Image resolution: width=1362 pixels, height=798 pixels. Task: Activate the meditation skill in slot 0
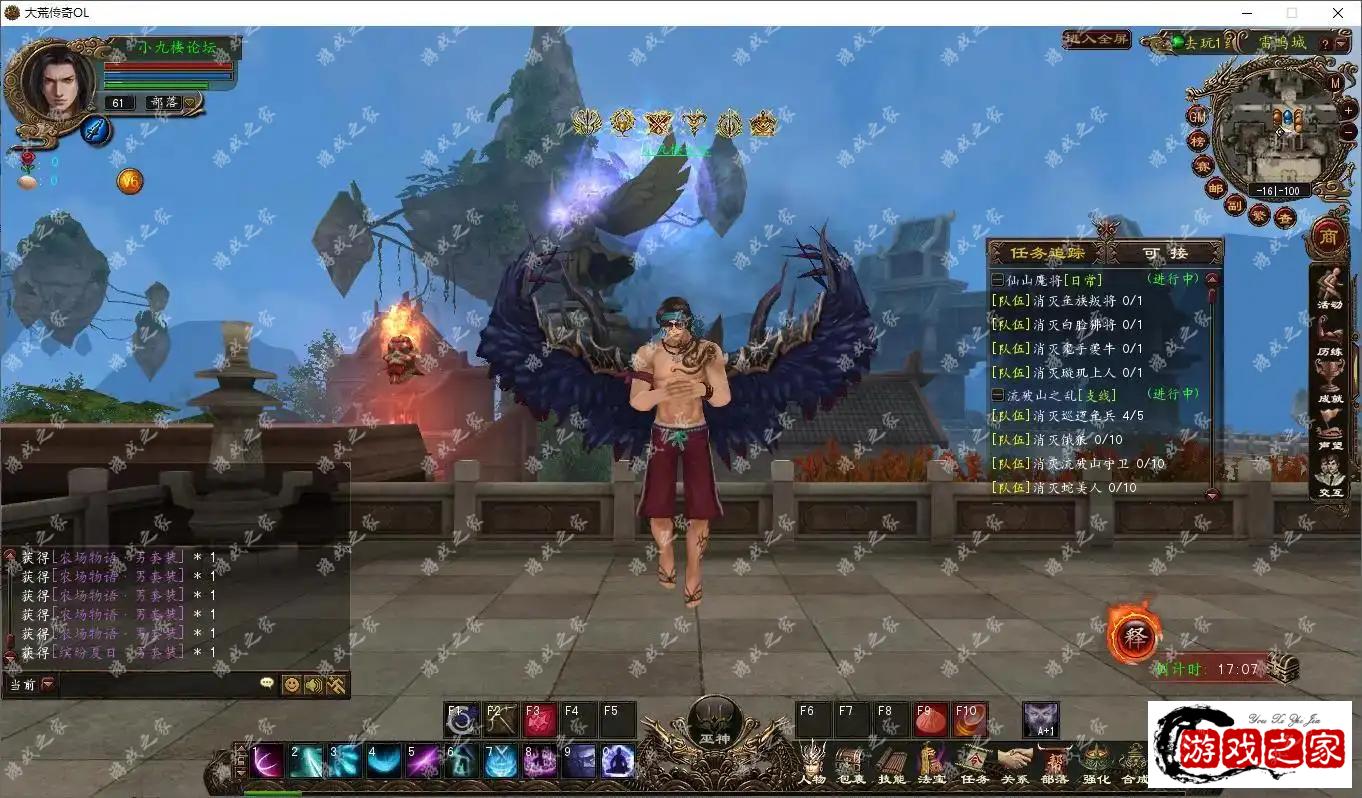(x=617, y=761)
